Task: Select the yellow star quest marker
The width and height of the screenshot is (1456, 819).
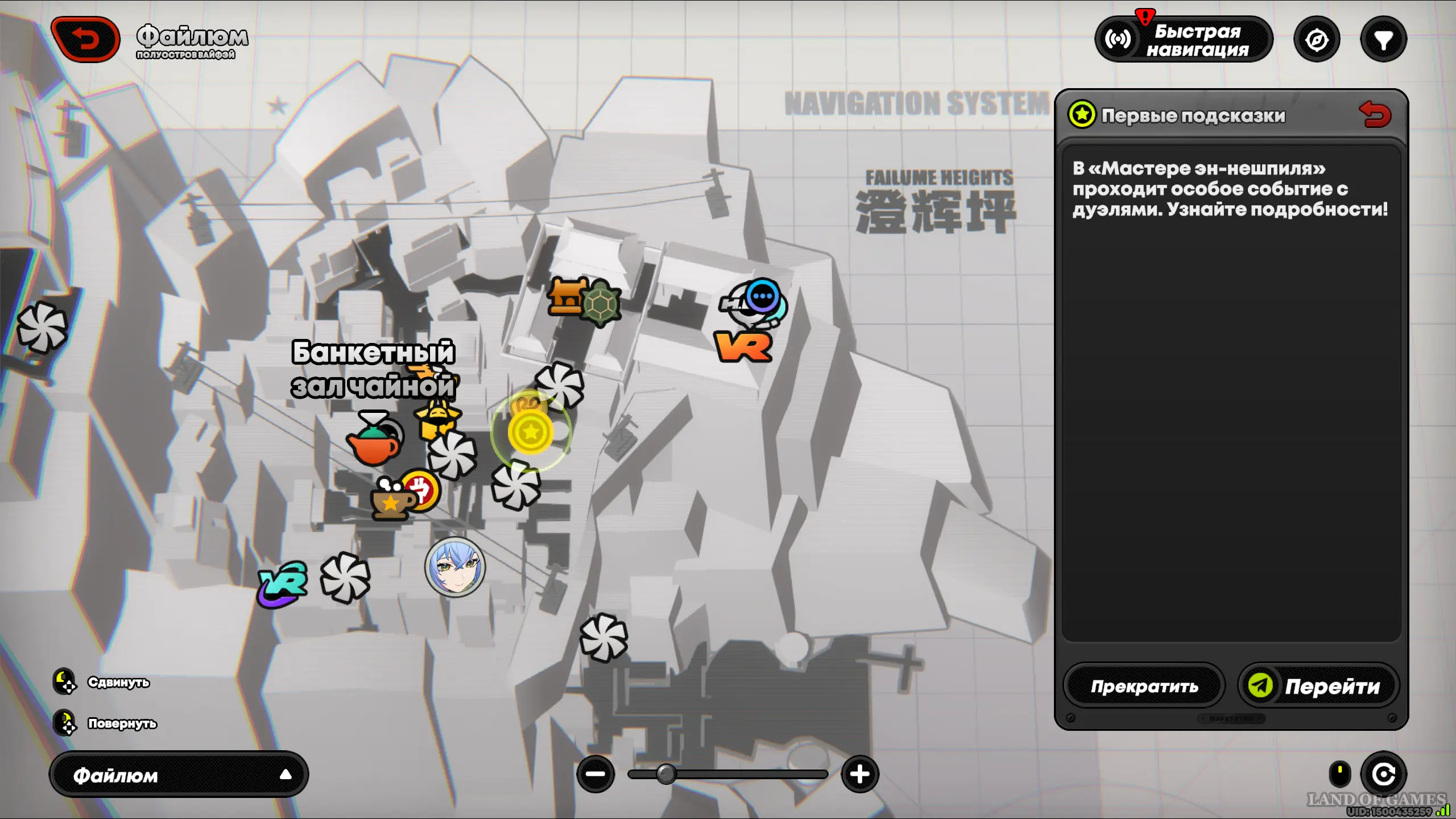Action: pyautogui.click(x=531, y=432)
